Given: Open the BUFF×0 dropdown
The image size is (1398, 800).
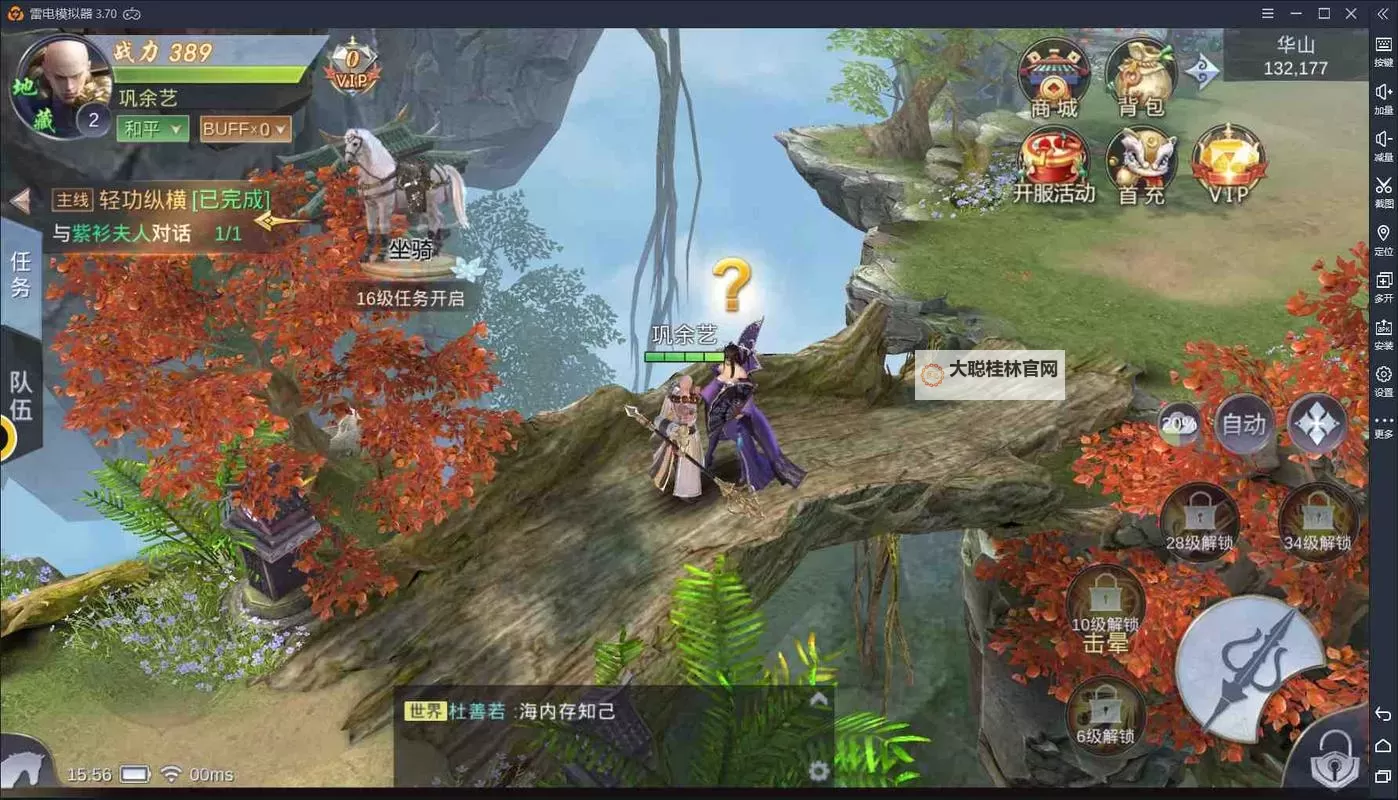Looking at the screenshot, I should (x=245, y=129).
